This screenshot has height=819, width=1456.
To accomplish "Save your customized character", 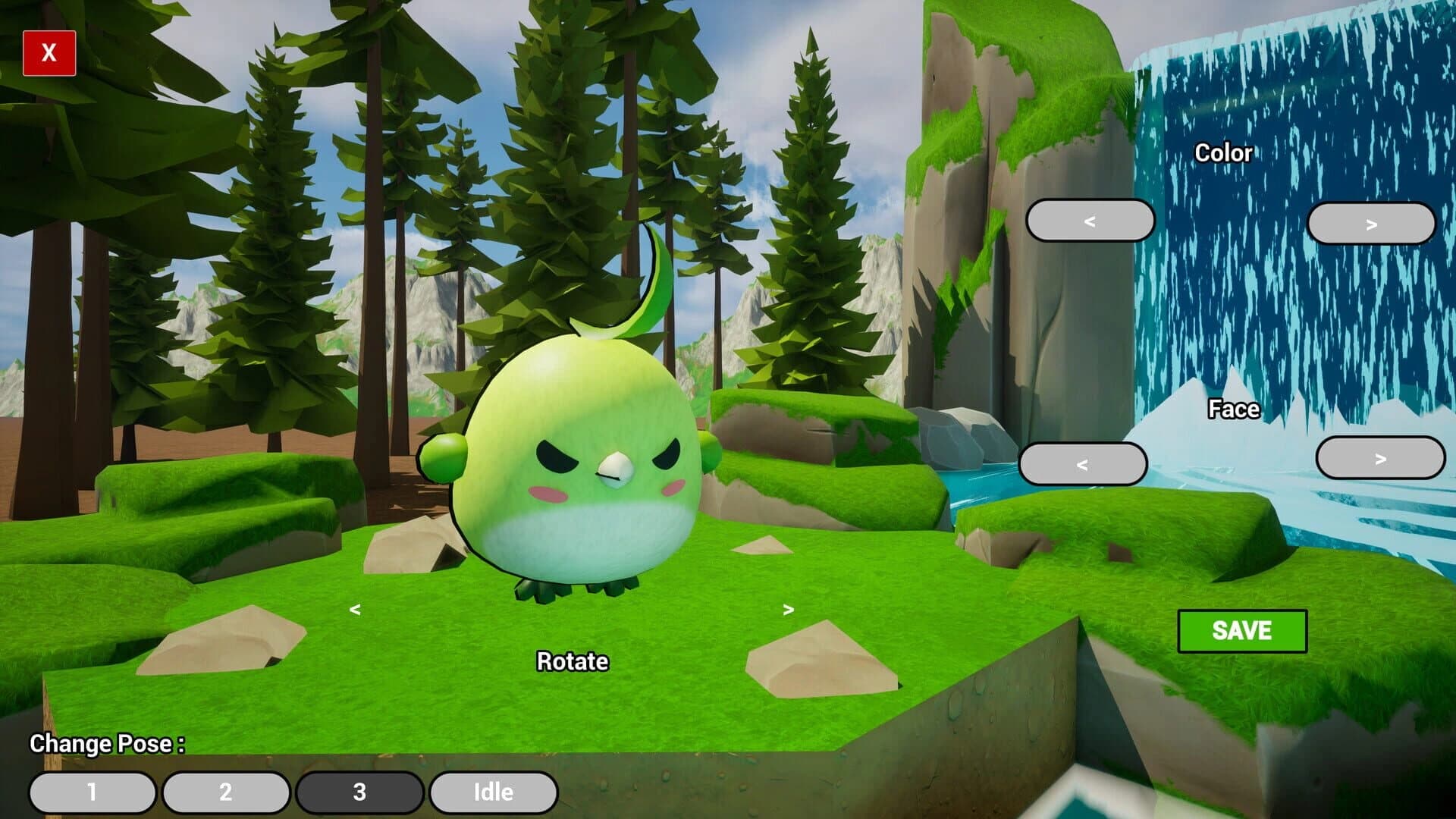I will 1243,631.
